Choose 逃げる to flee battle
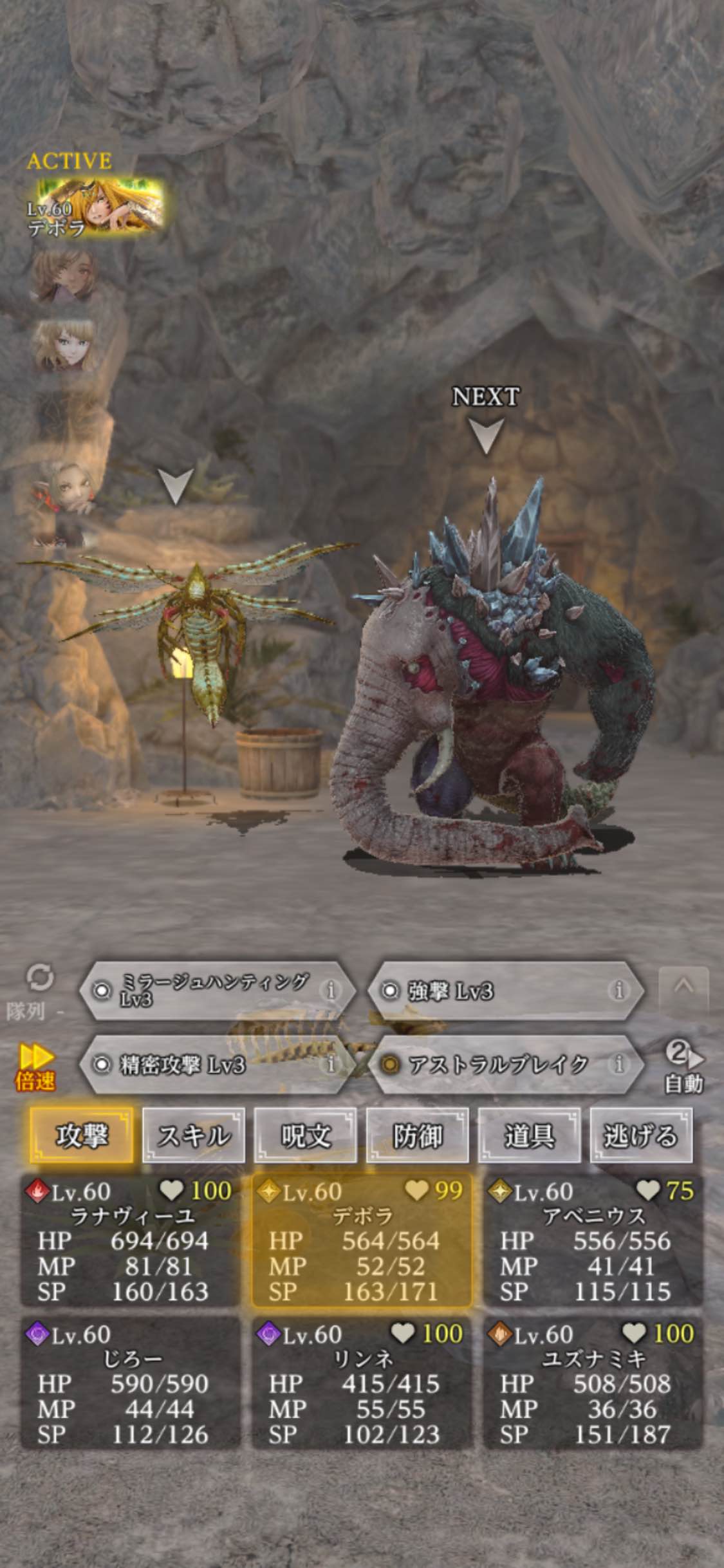Screen dimensions: 724x1568 tap(641, 1135)
